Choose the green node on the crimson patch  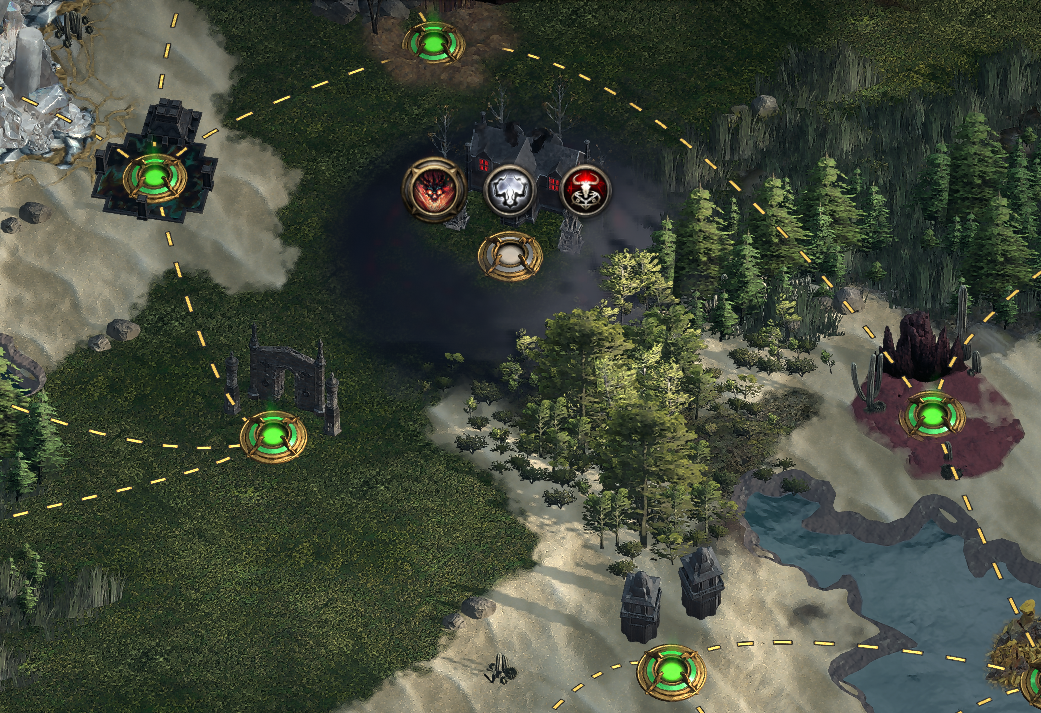(932, 415)
